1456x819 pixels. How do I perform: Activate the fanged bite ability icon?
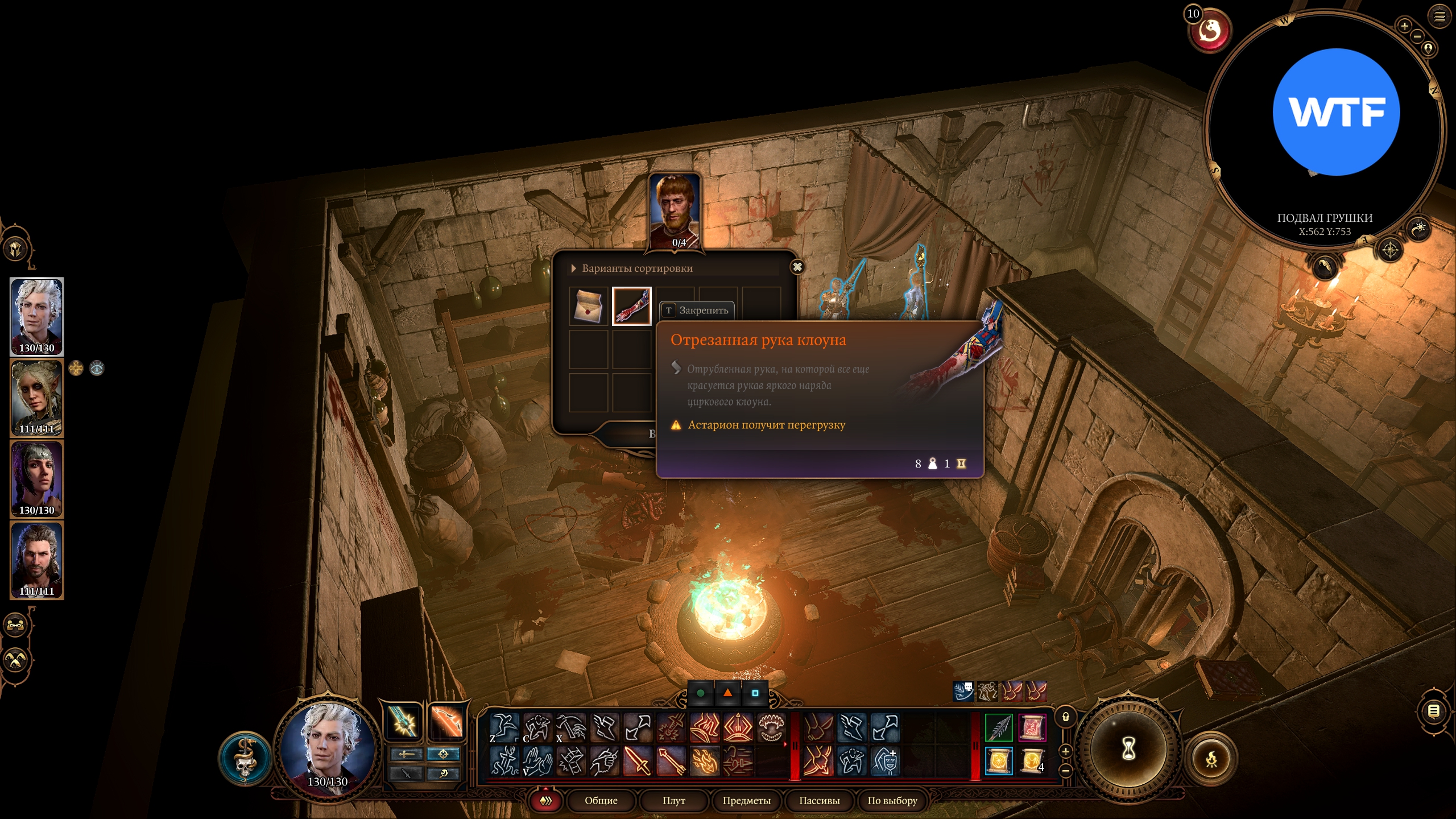click(772, 727)
